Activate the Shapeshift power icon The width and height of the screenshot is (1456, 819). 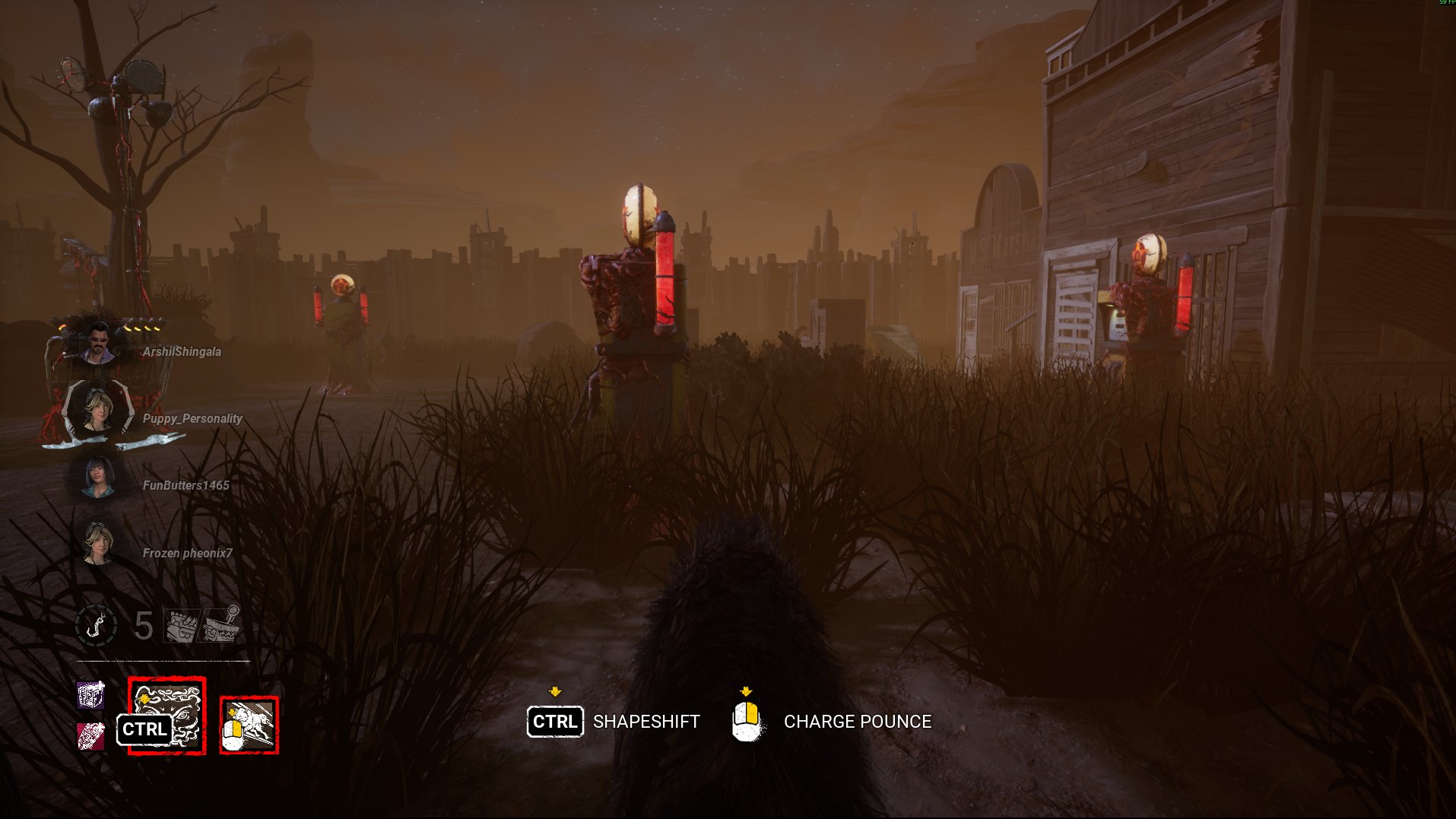167,715
